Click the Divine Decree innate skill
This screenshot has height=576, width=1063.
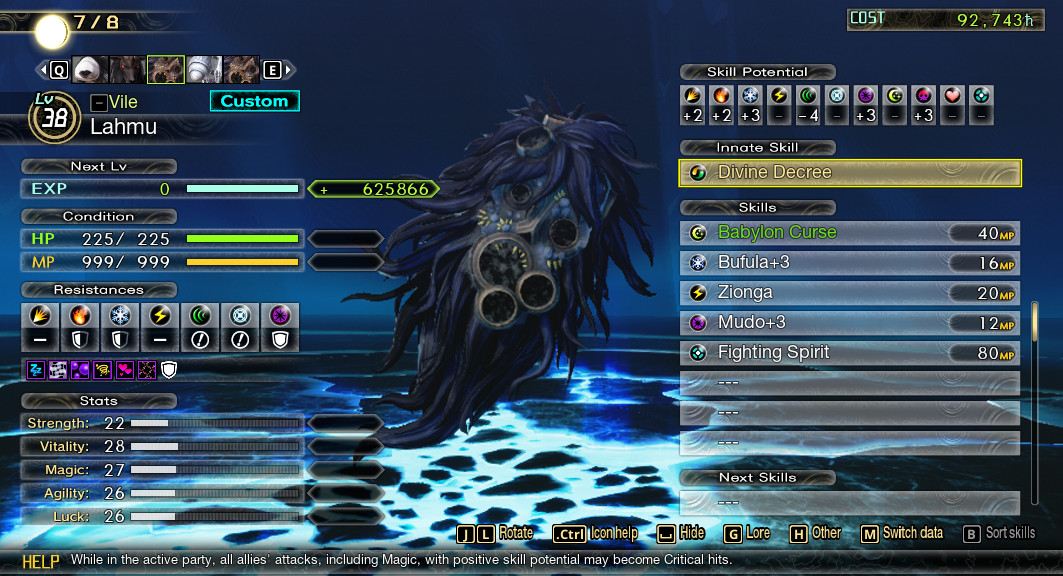tap(850, 173)
